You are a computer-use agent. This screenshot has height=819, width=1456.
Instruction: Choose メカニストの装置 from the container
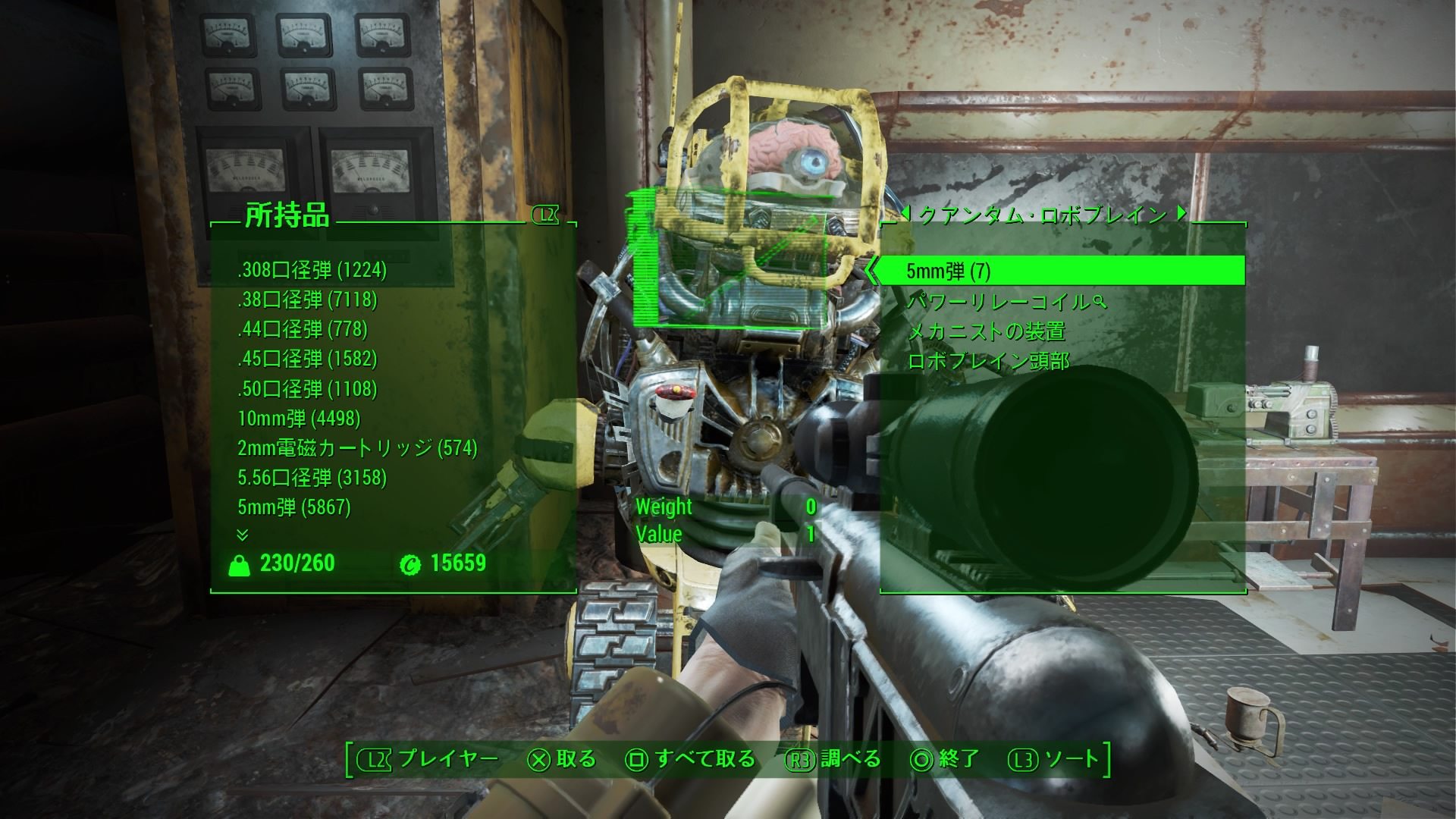point(986,331)
